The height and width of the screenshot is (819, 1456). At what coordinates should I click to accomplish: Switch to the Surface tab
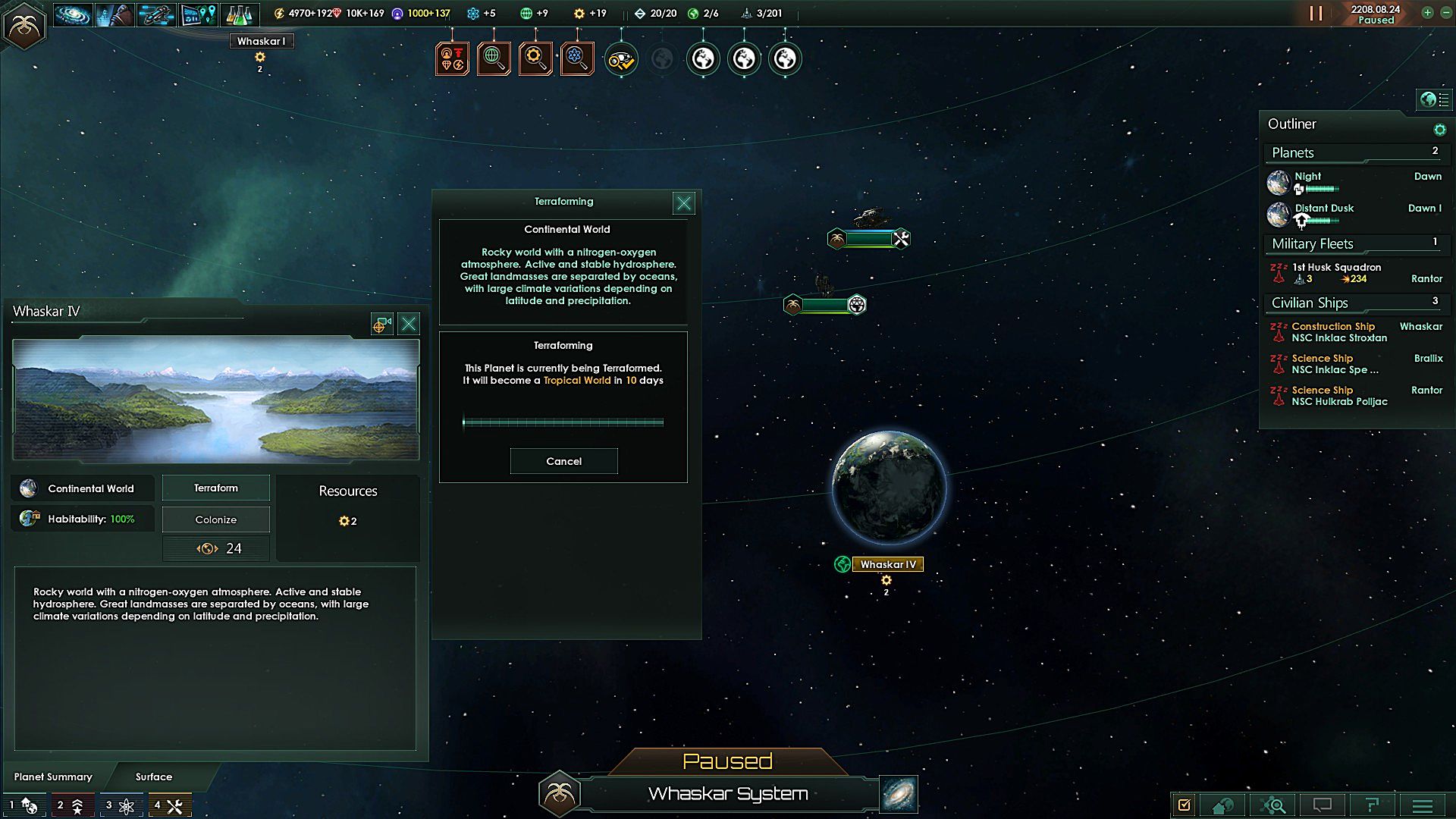pos(154,777)
